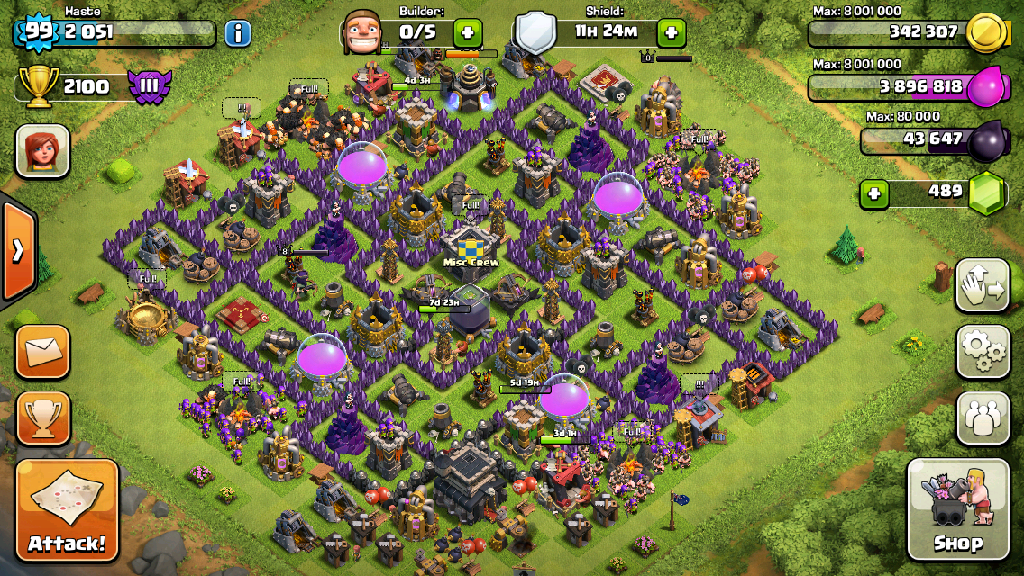Screen dimensions: 1024x576
Task: Open the settings gears menu
Action: pos(982,351)
